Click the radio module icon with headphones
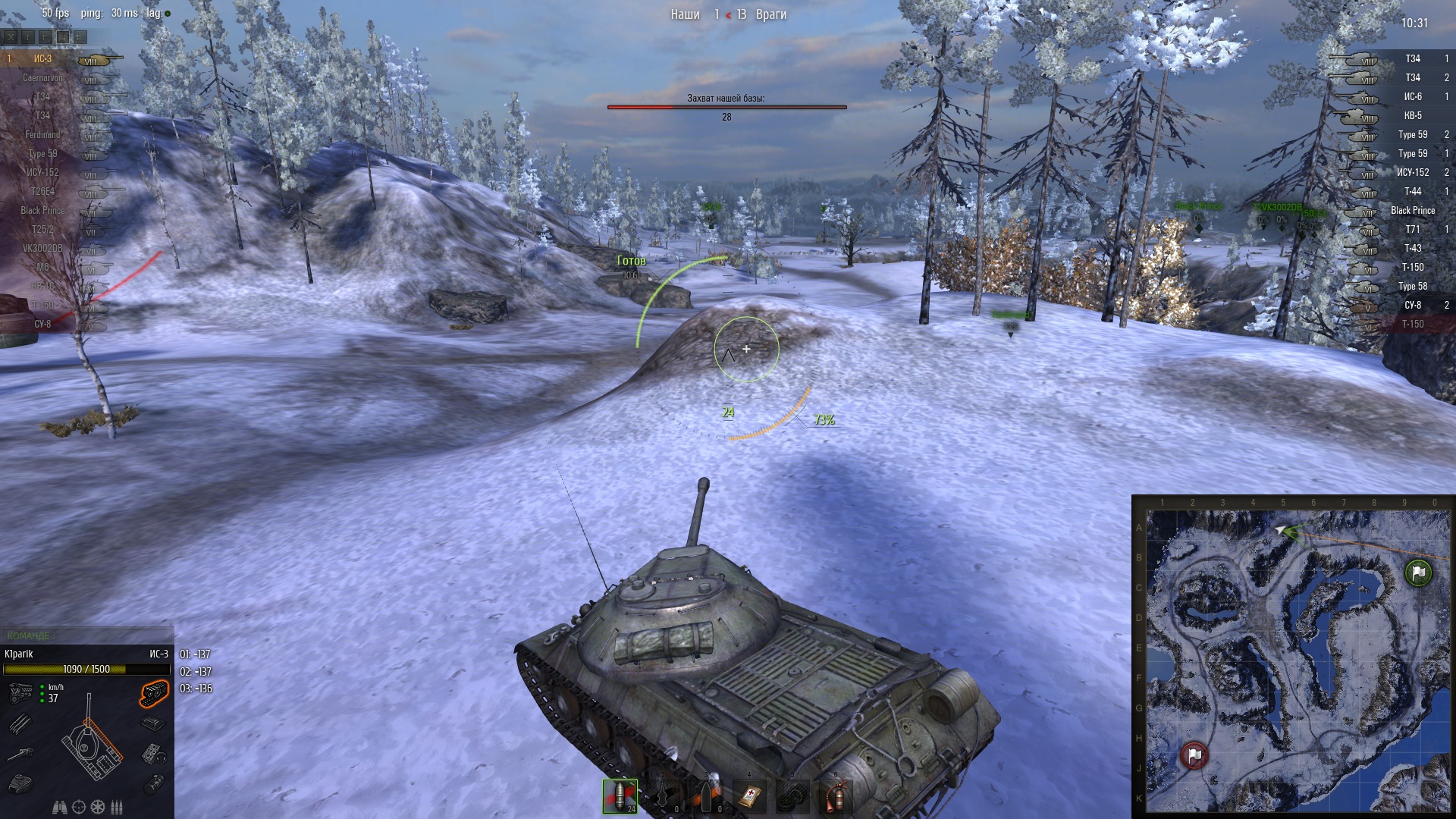This screenshot has height=819, width=1456. 153,753
